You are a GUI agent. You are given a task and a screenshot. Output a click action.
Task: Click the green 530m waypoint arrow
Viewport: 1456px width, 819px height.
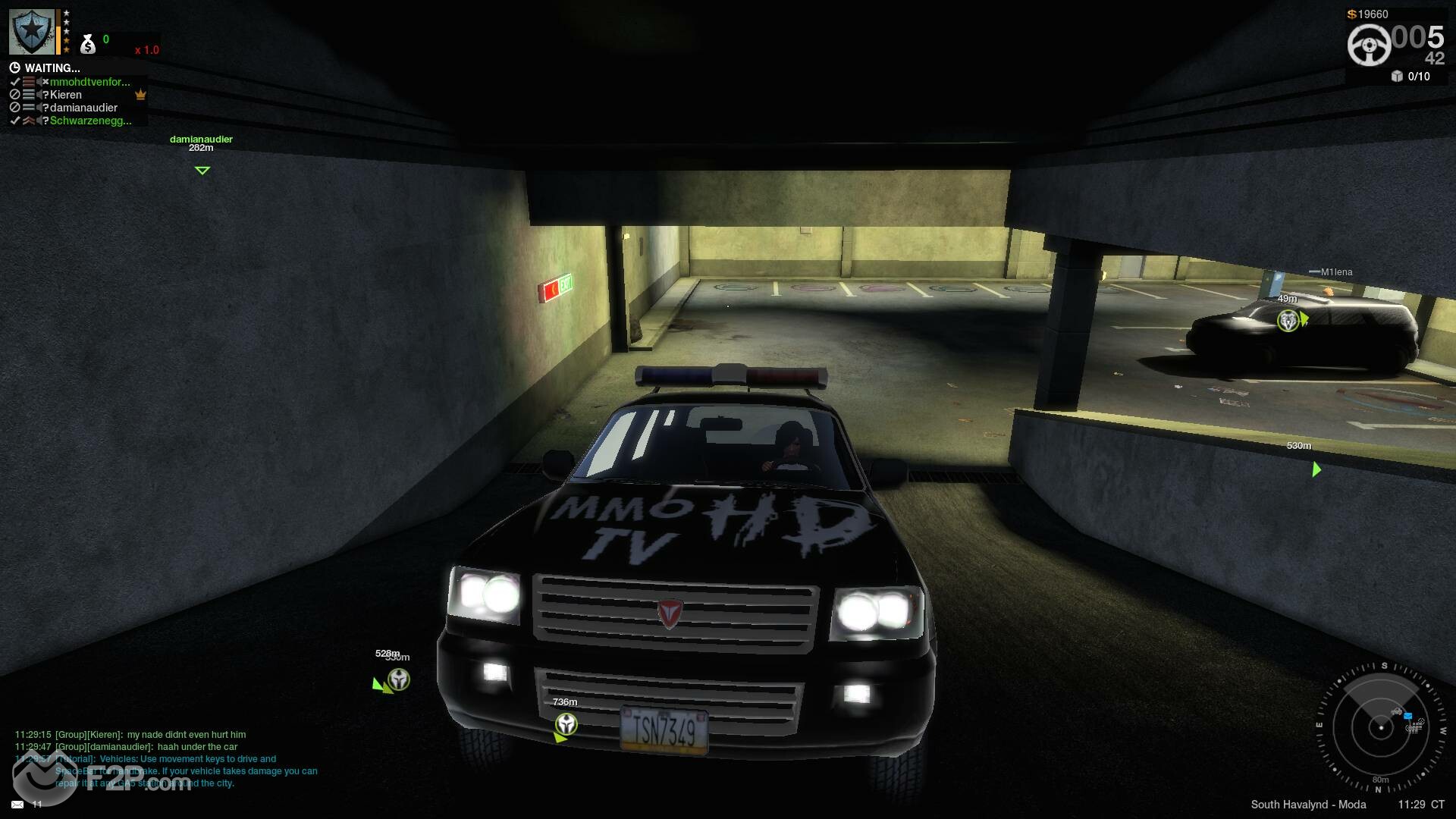point(1316,469)
